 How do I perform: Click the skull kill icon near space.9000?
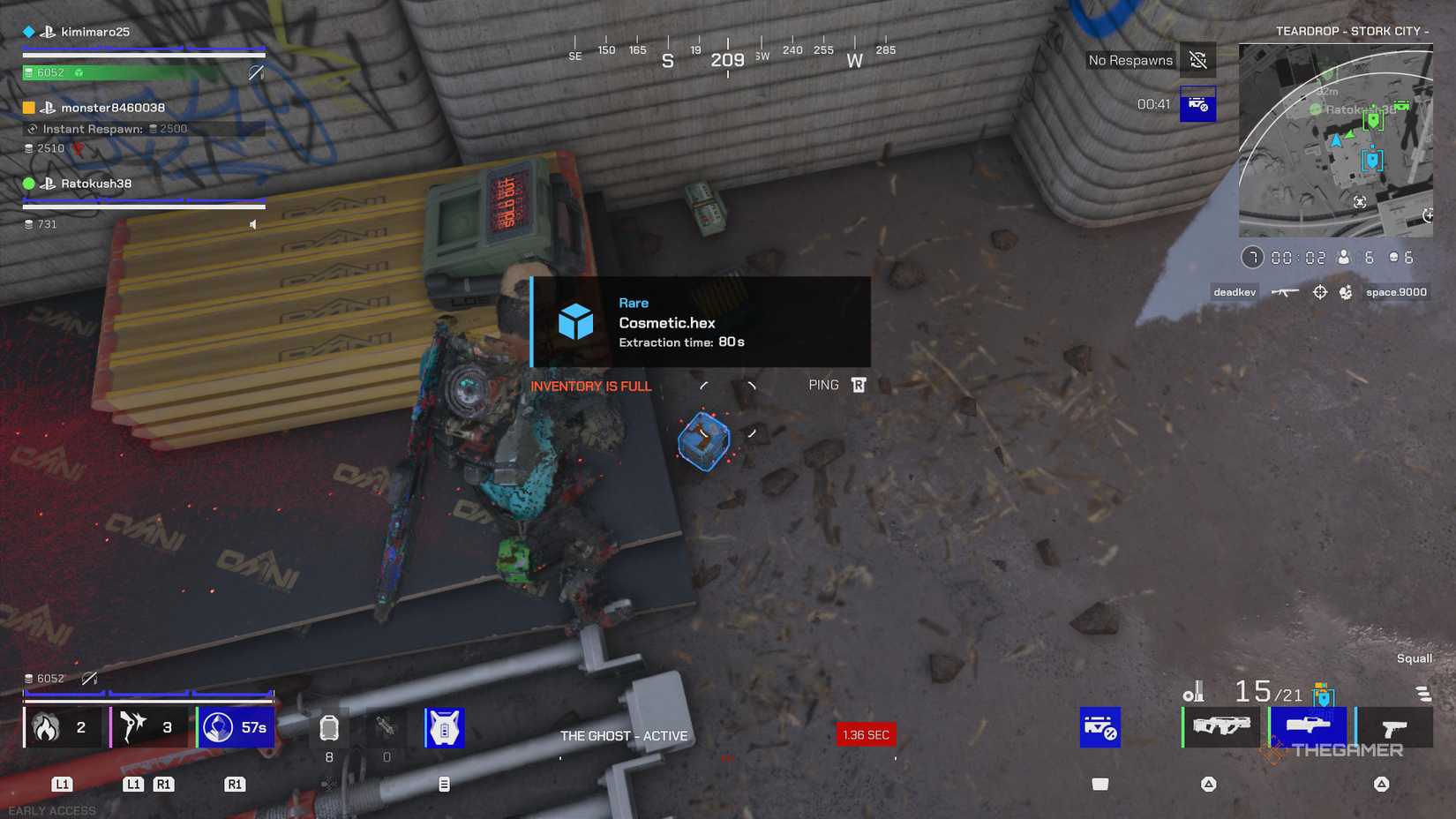tap(1347, 291)
